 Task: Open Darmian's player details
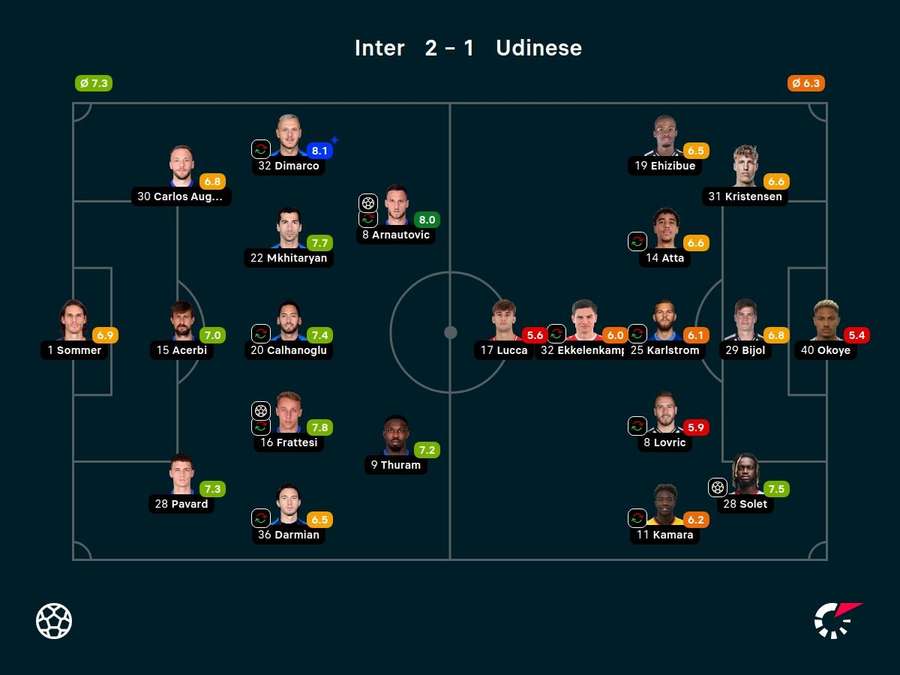point(288,505)
